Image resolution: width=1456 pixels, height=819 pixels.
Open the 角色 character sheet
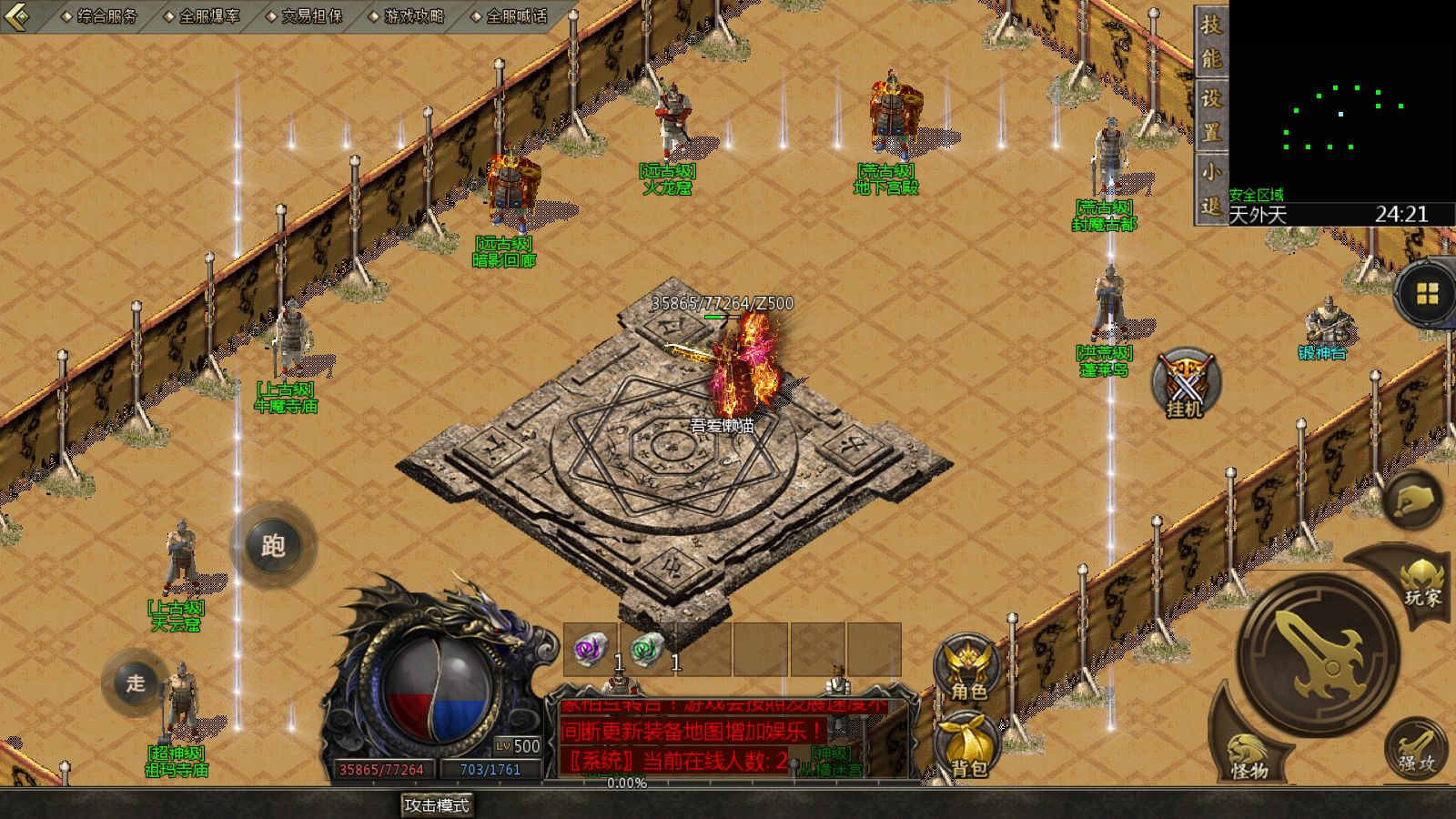967,669
